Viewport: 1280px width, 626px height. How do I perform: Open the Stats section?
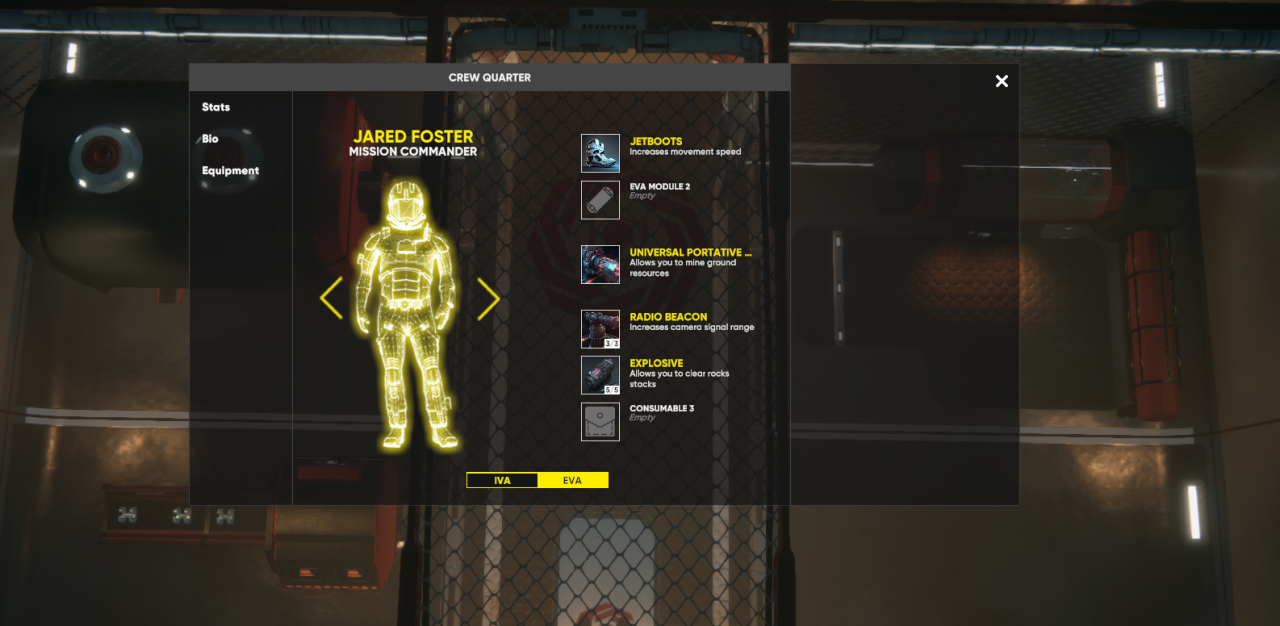[216, 107]
